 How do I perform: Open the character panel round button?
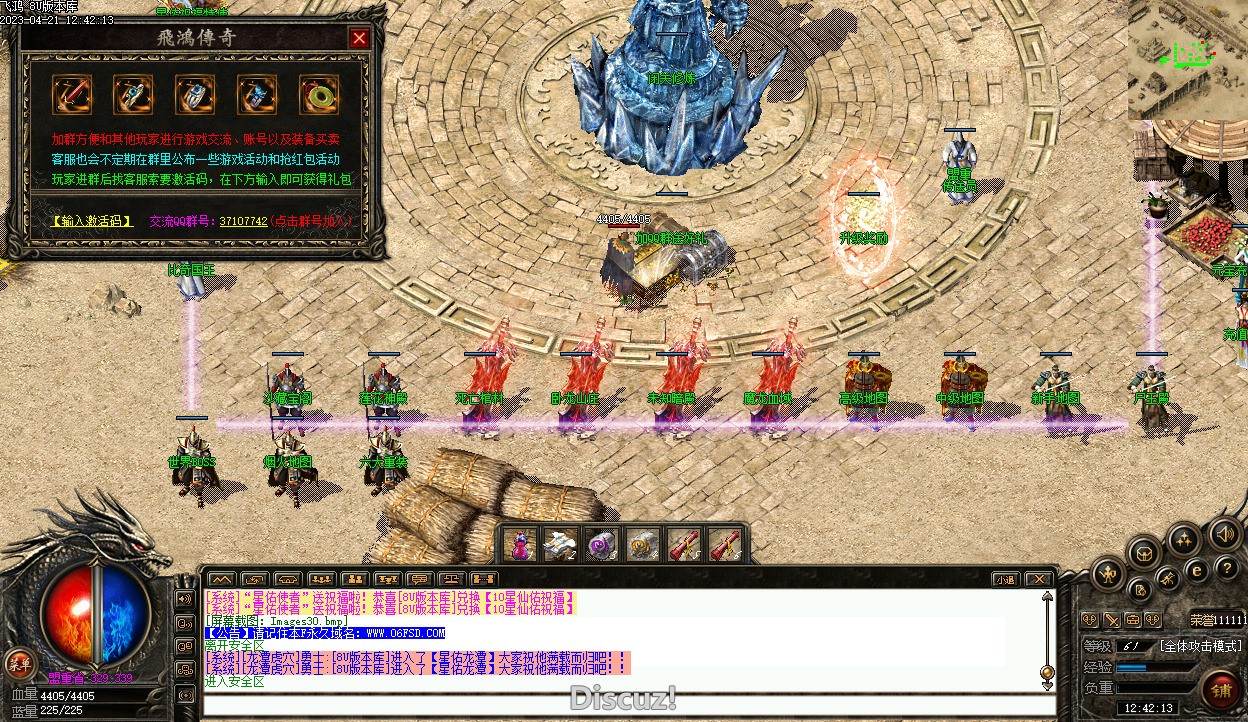[1108, 573]
